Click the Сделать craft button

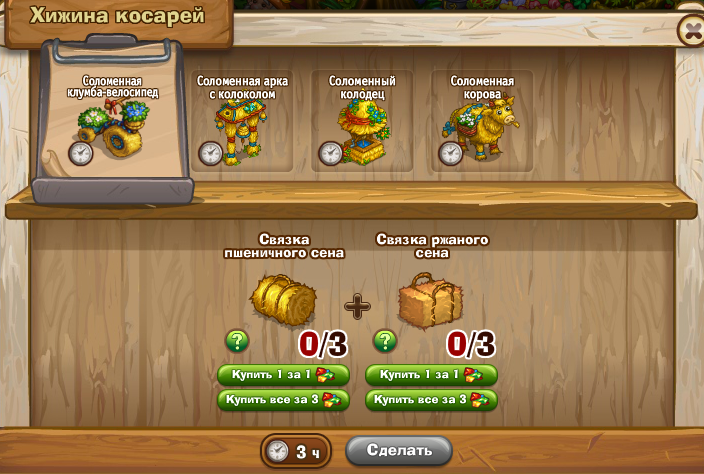(x=399, y=450)
